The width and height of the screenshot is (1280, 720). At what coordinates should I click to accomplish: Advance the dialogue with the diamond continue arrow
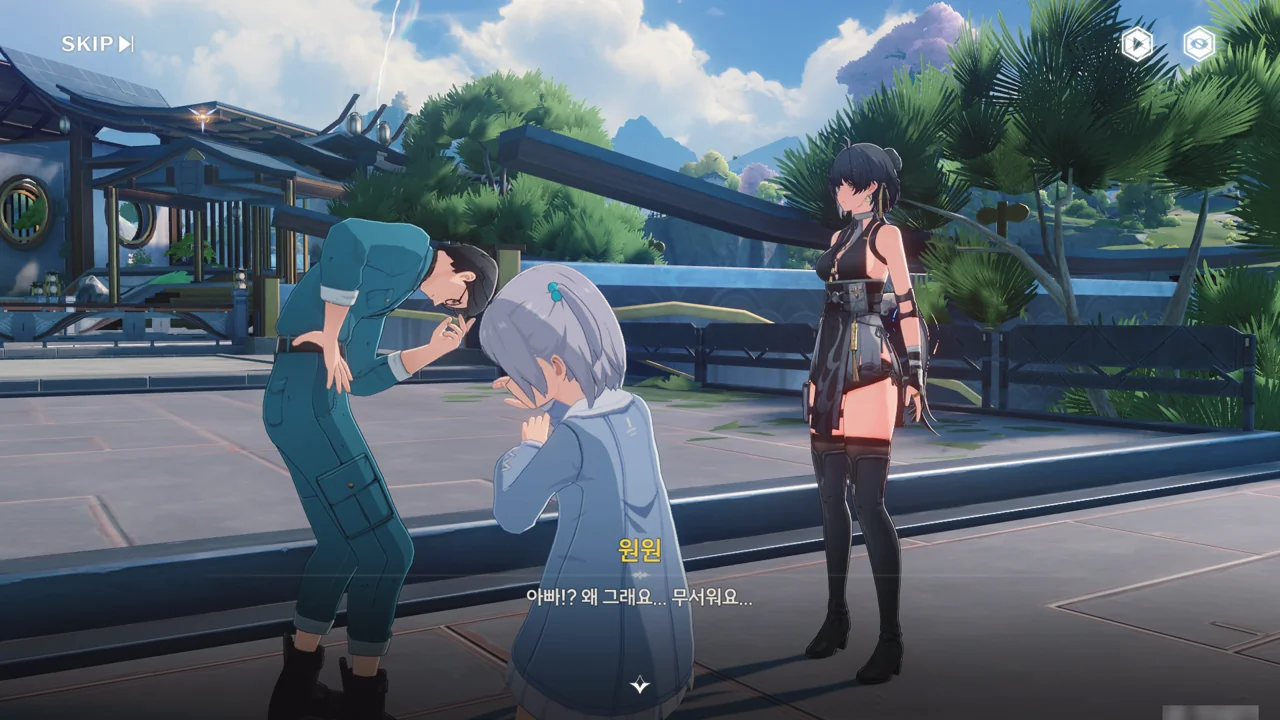pos(640,685)
